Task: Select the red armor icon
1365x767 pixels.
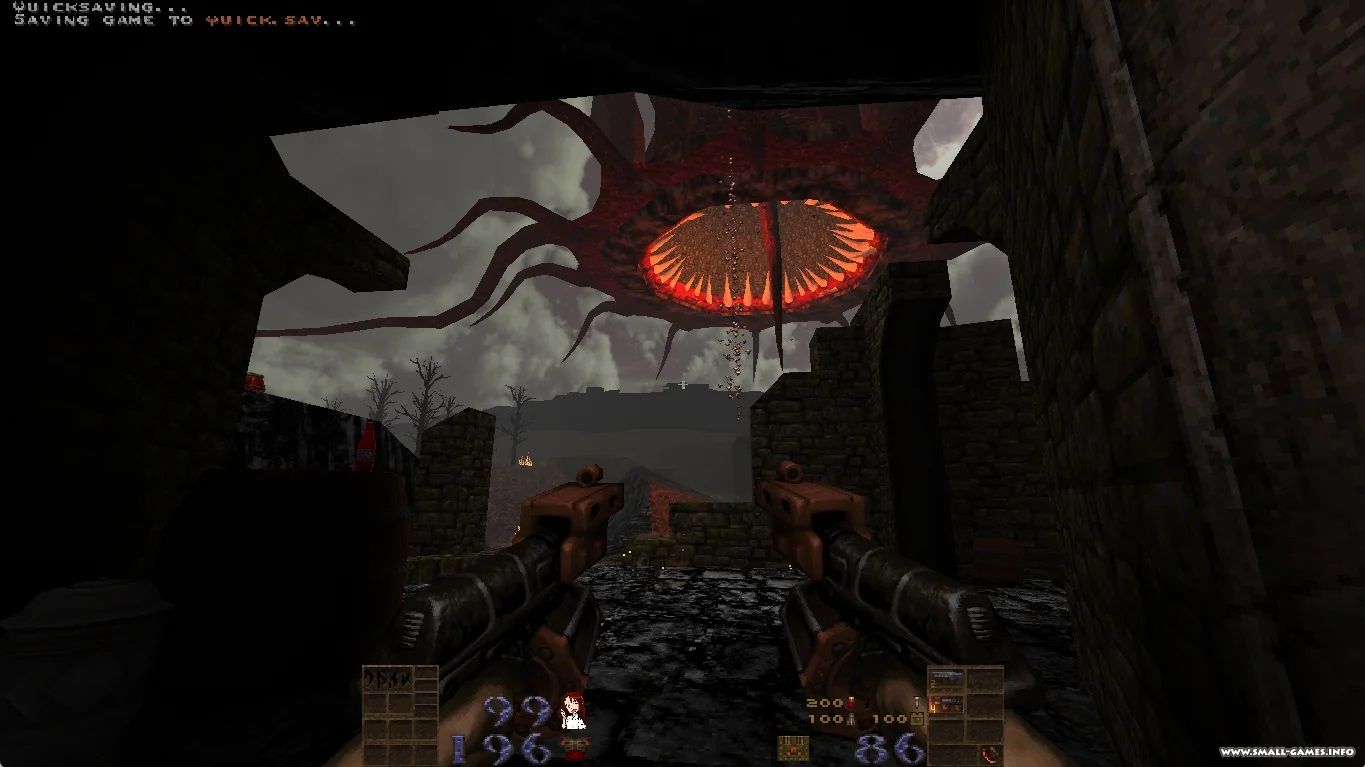Action: [573, 745]
